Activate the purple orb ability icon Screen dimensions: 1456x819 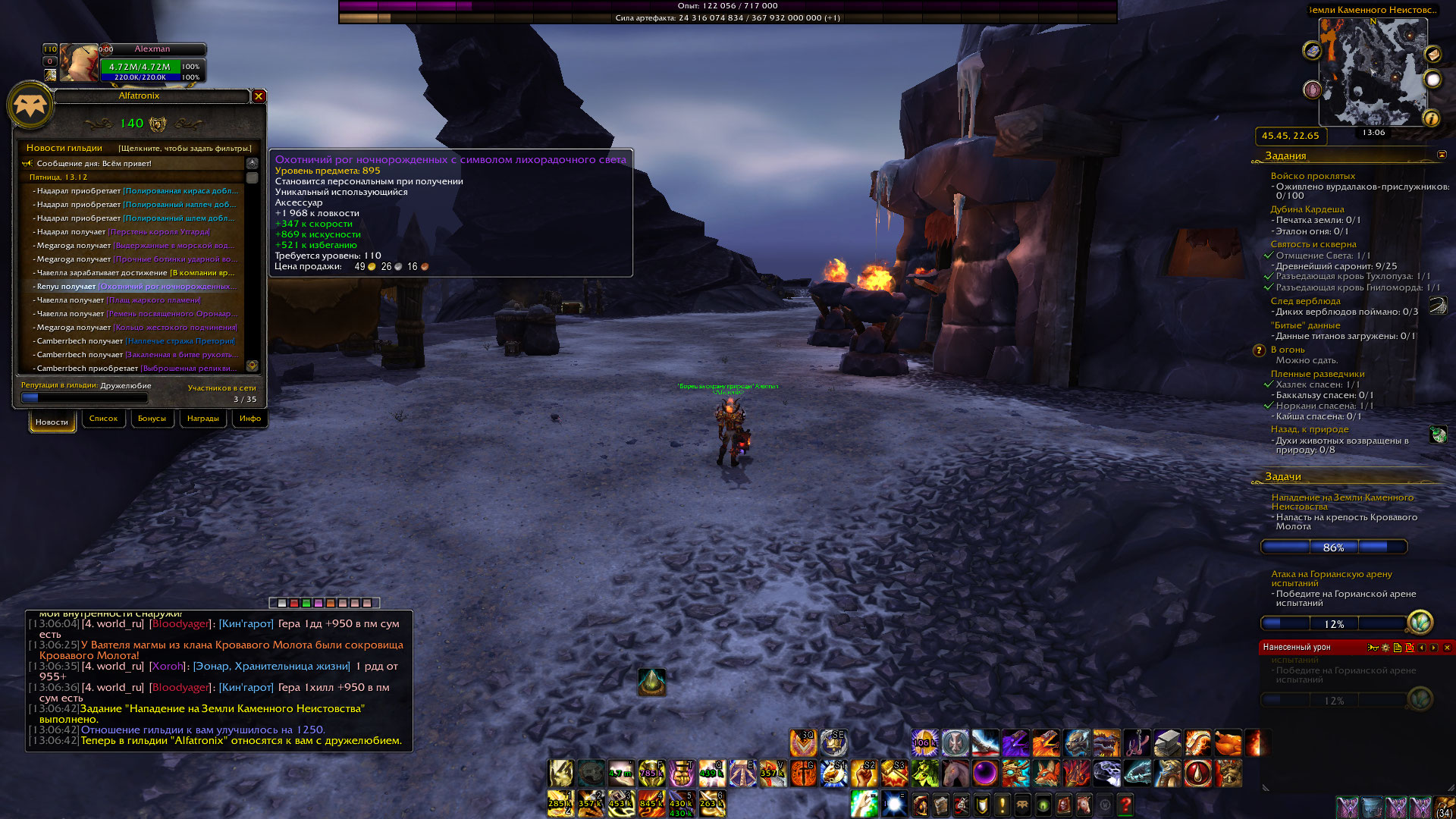tap(985, 773)
